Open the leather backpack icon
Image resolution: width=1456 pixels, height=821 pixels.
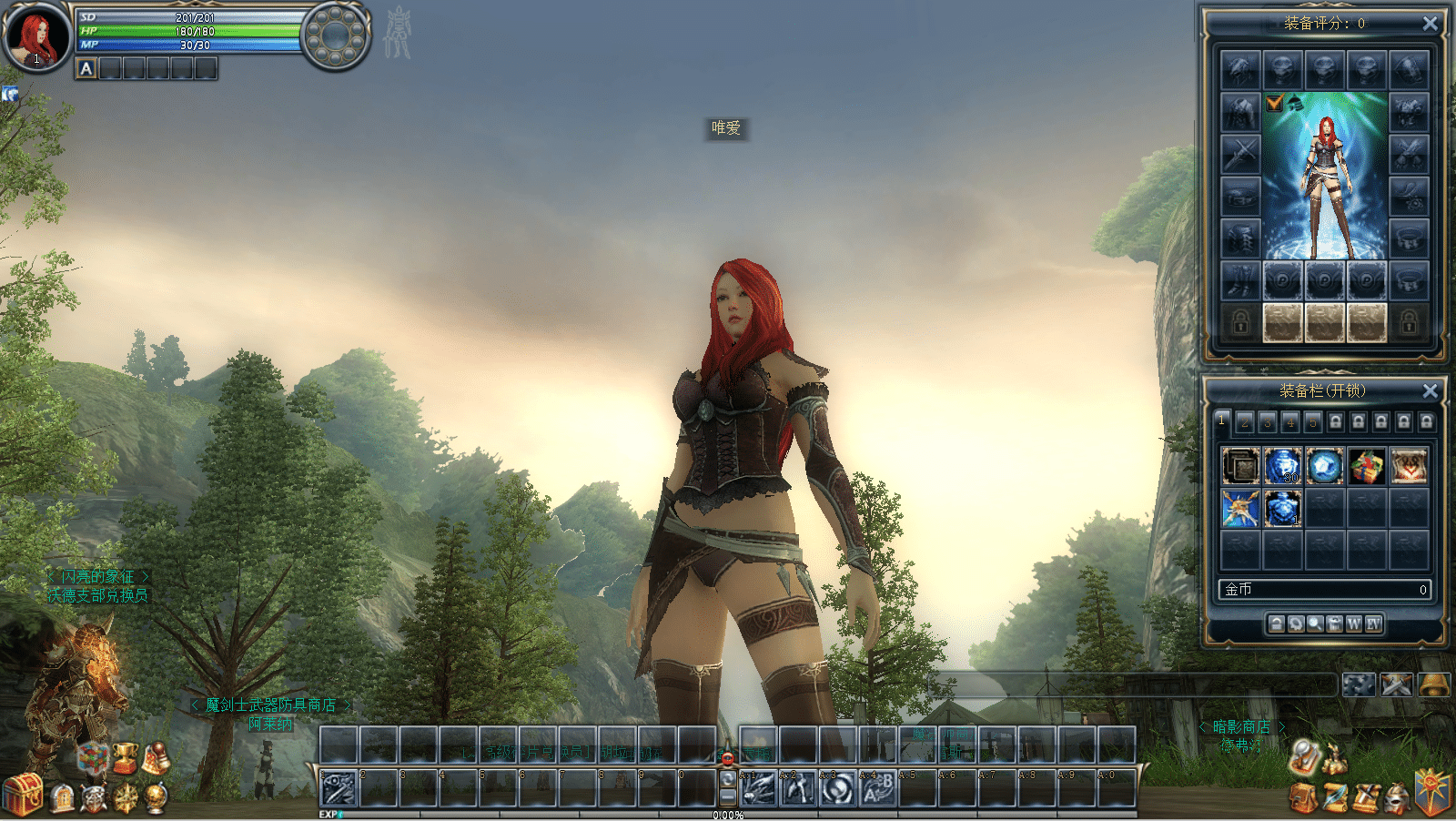pyautogui.click(x=1303, y=798)
